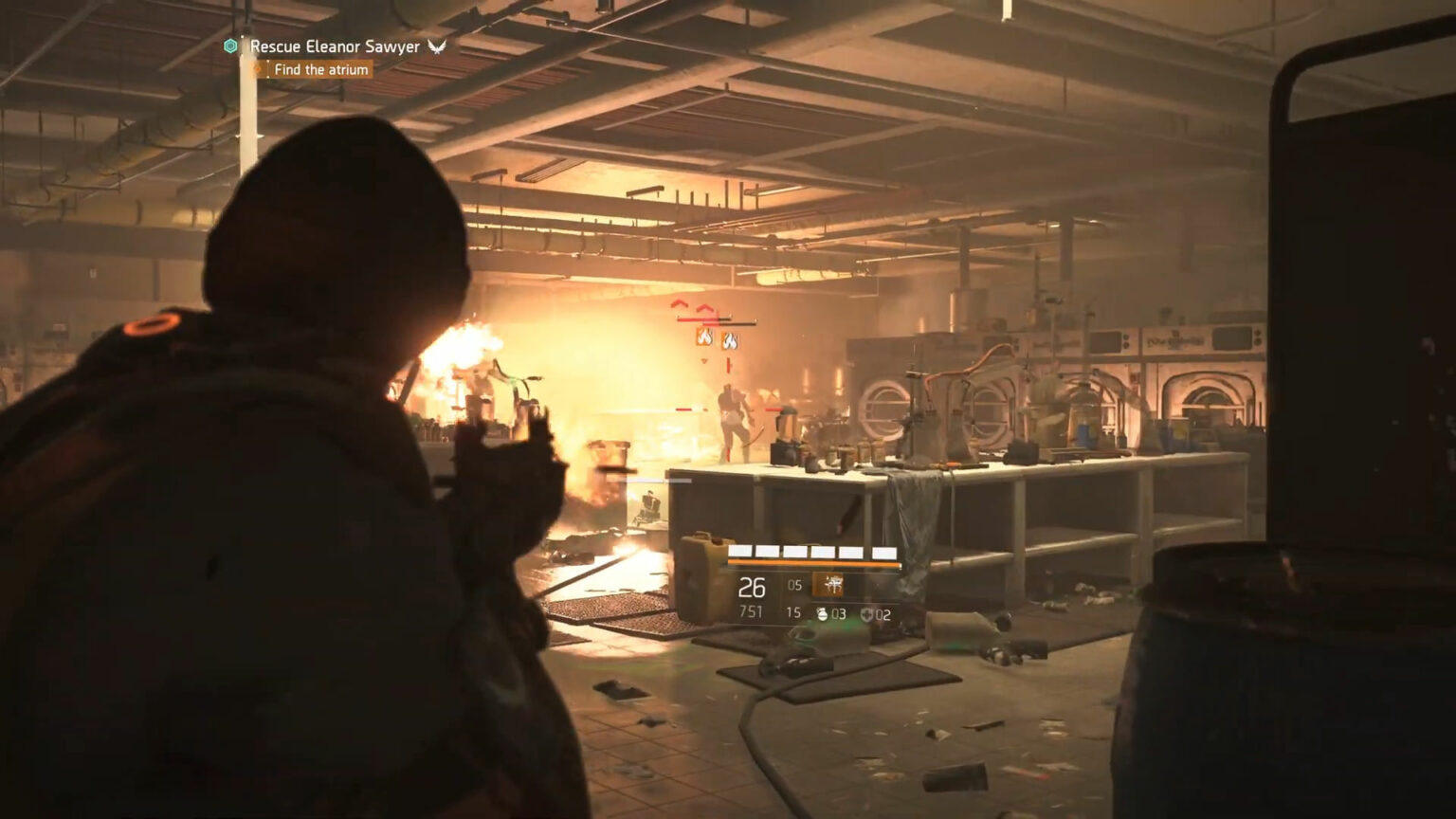The image size is (1456, 819).
Task: Click the ammo counter showing 26
Action: point(752,586)
